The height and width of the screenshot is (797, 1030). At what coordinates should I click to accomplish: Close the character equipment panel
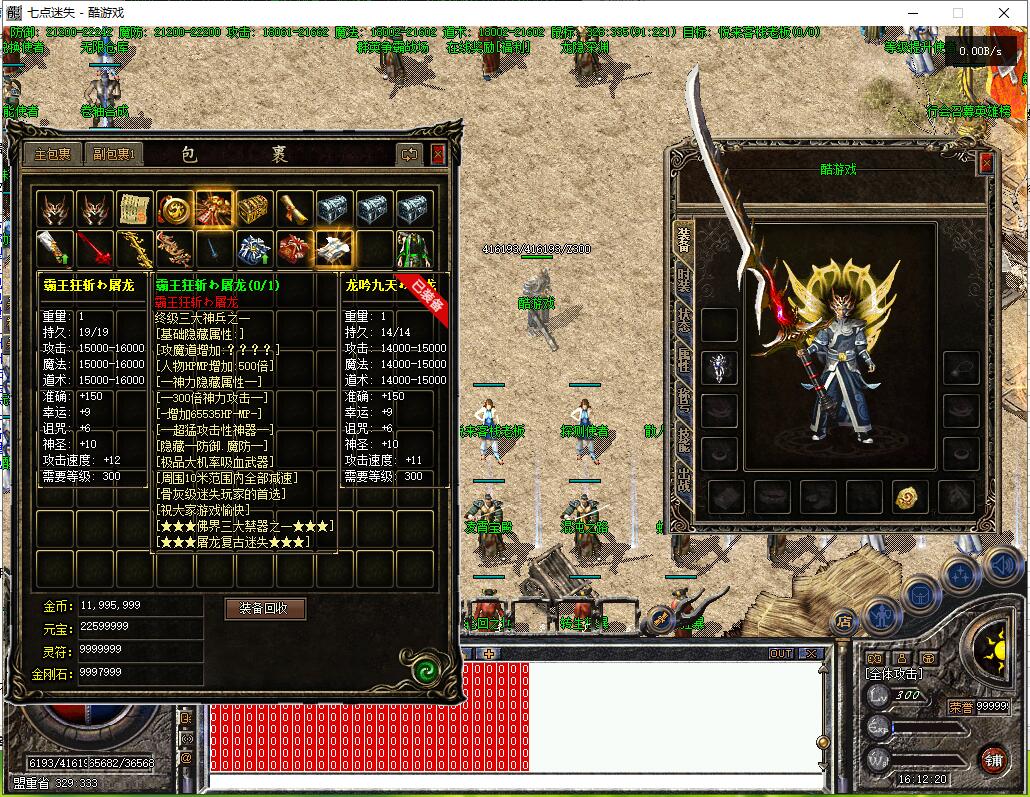pos(986,163)
